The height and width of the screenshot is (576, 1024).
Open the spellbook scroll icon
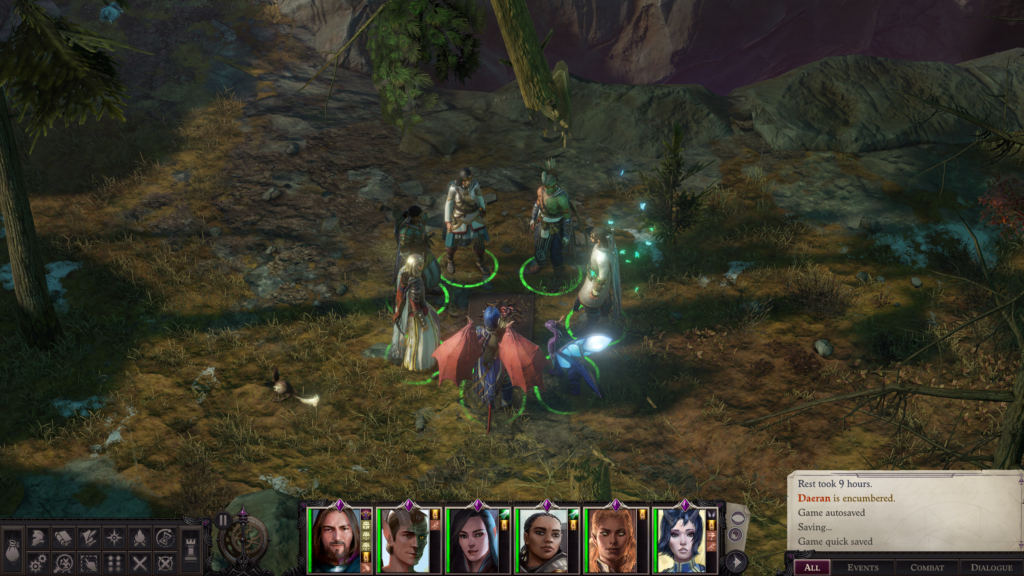[x=62, y=538]
